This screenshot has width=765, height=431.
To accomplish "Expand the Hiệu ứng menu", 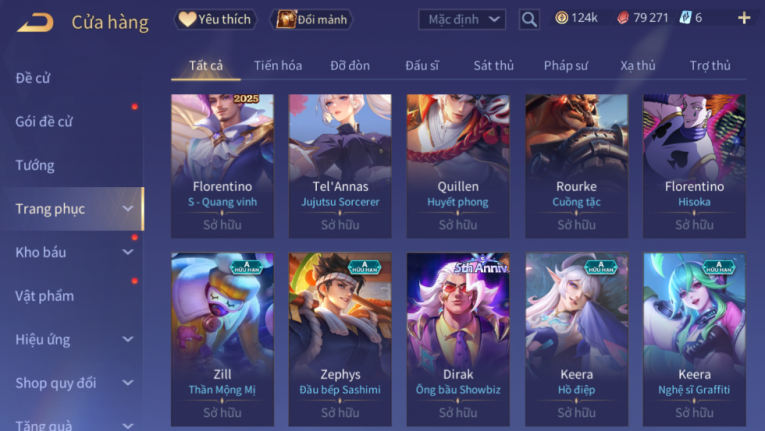I will pyautogui.click(x=70, y=339).
